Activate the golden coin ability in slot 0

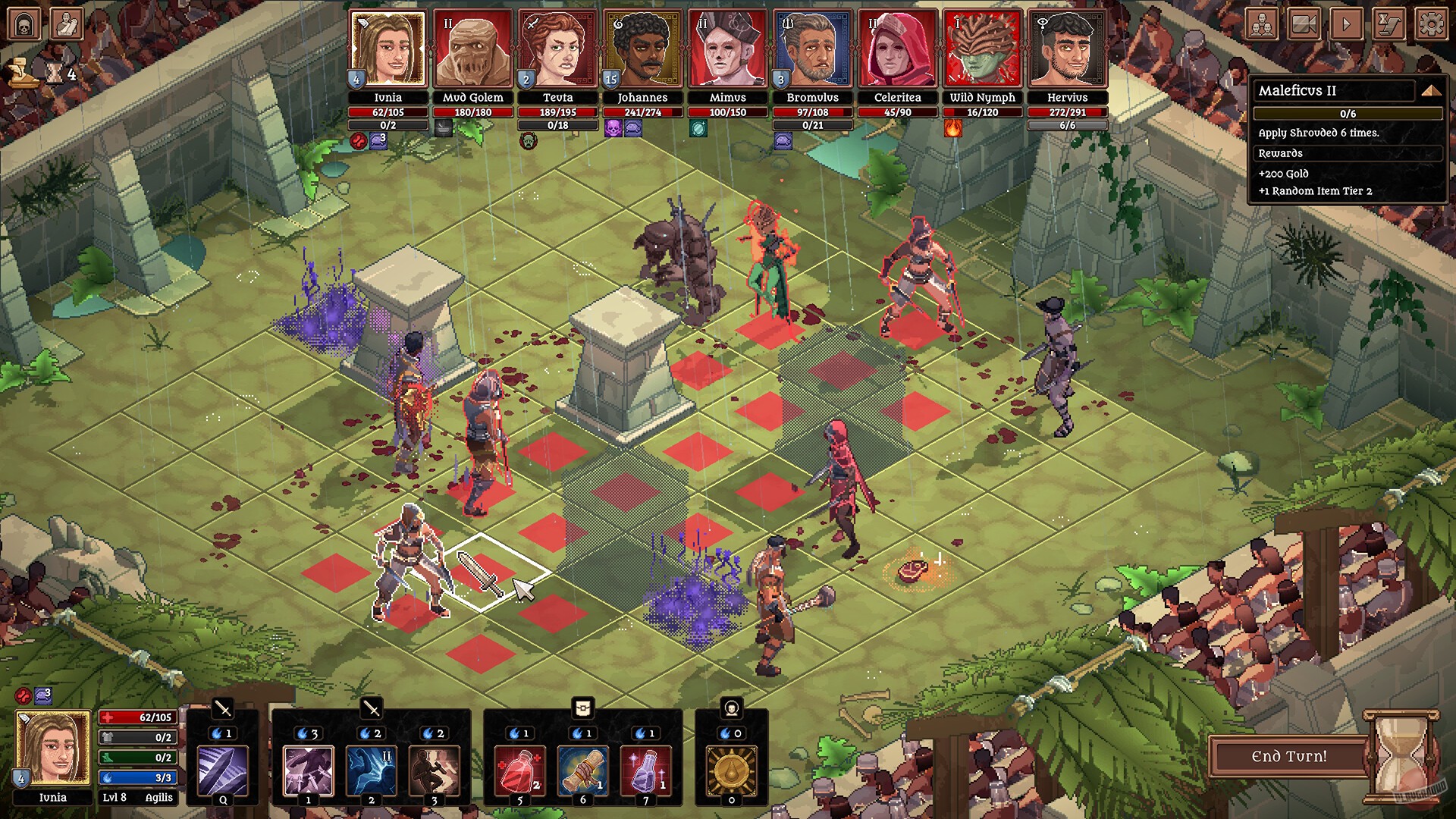coord(733,768)
